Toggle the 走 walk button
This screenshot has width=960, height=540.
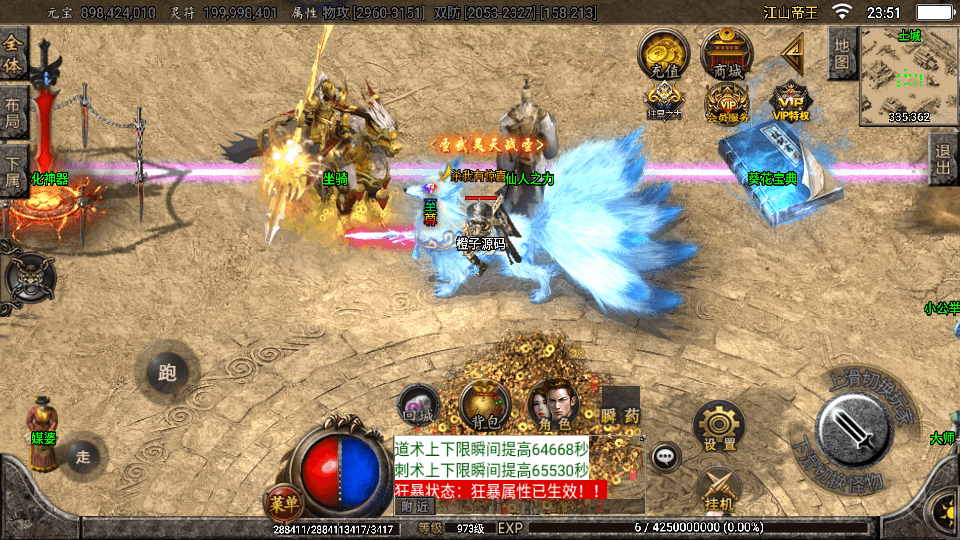tap(83, 457)
